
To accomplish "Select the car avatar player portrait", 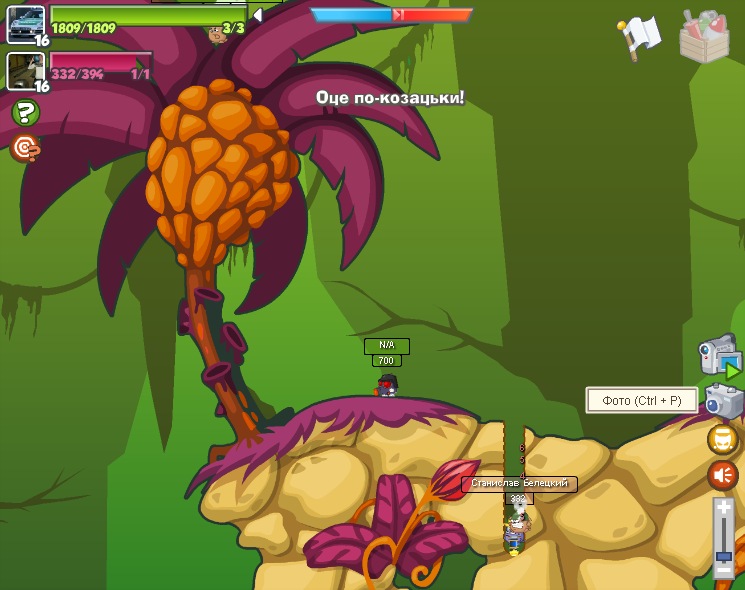I will click(25, 24).
